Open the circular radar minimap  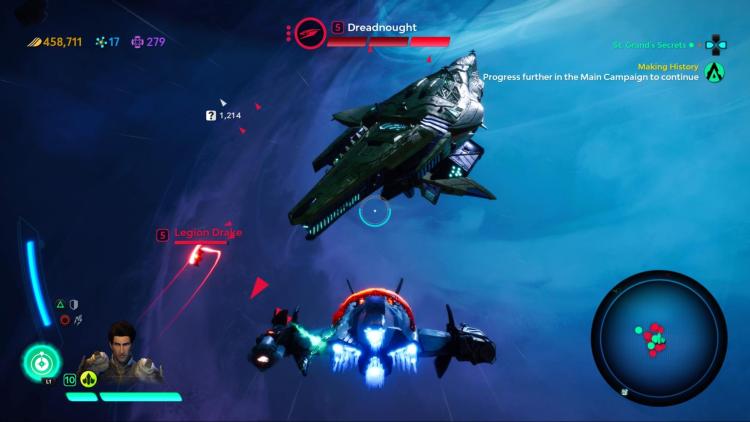pyautogui.click(x=657, y=338)
